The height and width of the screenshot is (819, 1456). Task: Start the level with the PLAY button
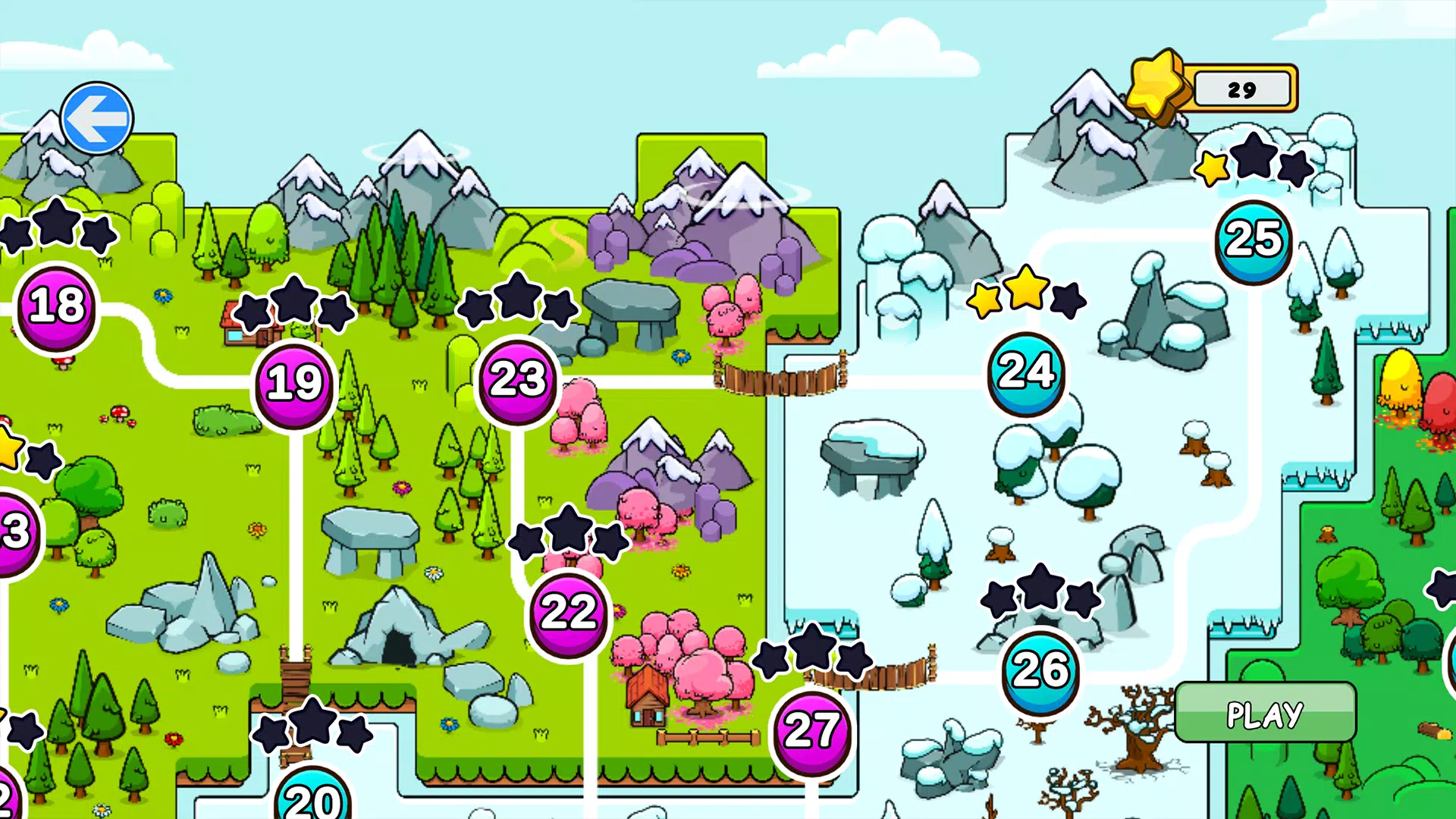pos(1265,713)
